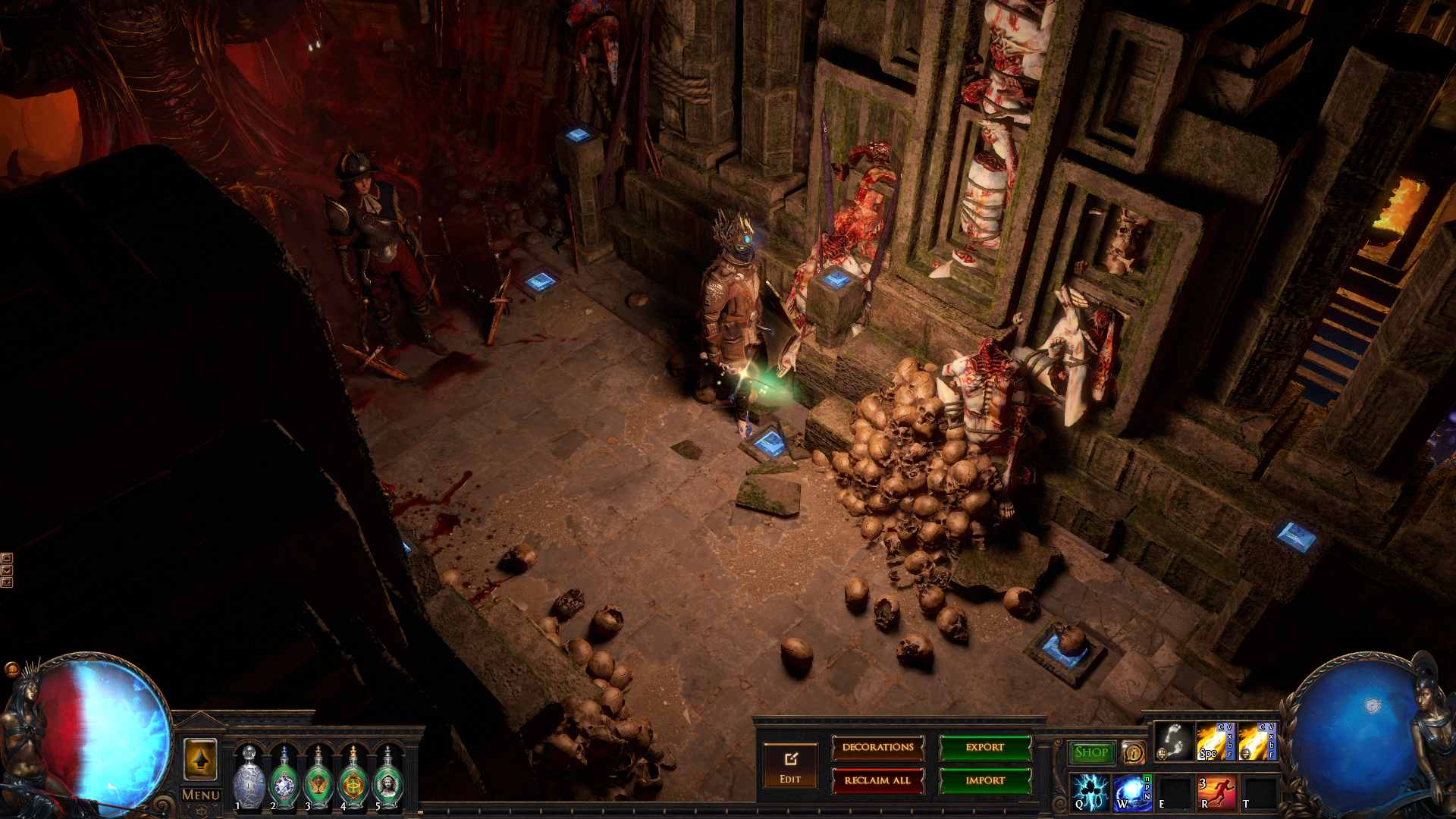Open the chat bubble icon above life orb

(x=11, y=669)
